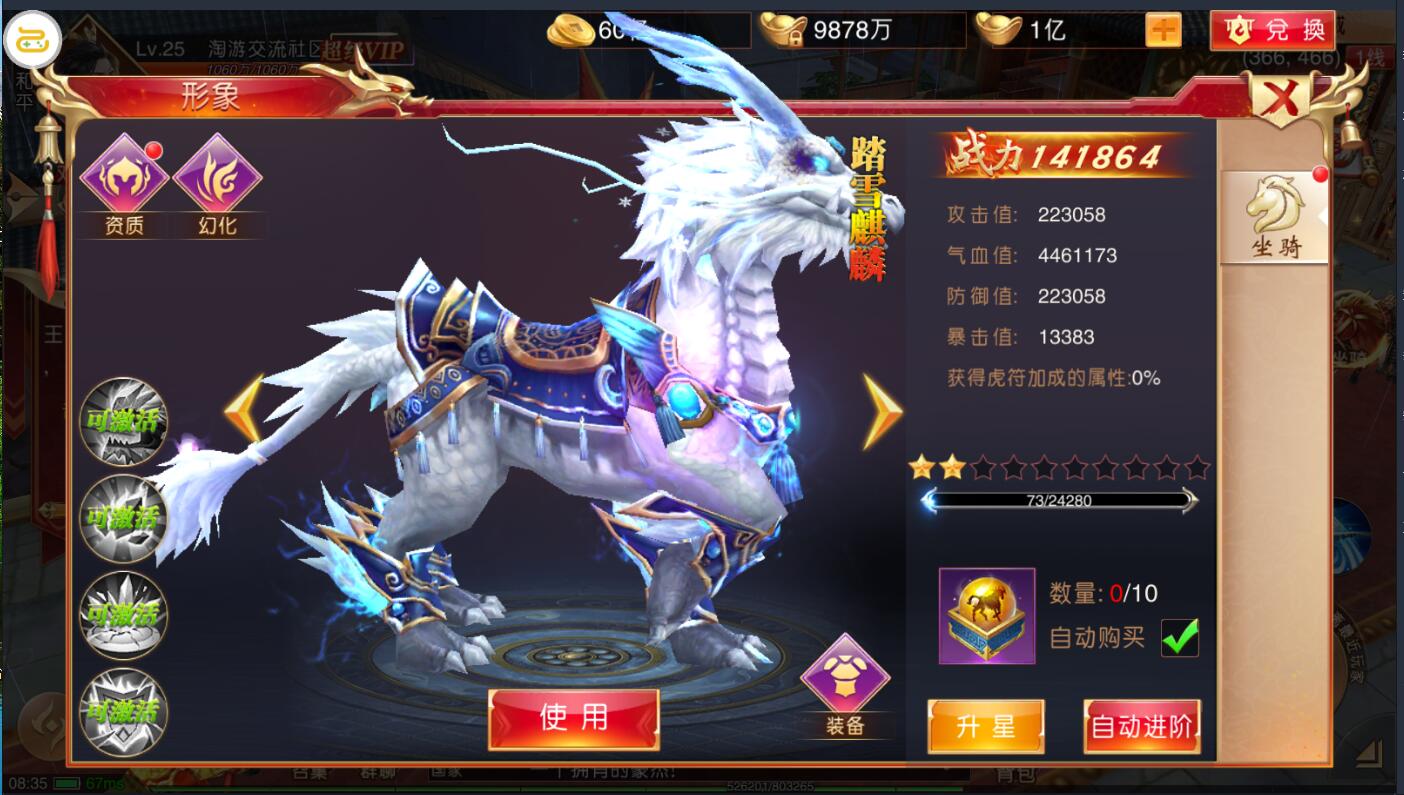Toggle the 自动购买 auto-buy checkbox
The image size is (1404, 795).
tap(1179, 638)
